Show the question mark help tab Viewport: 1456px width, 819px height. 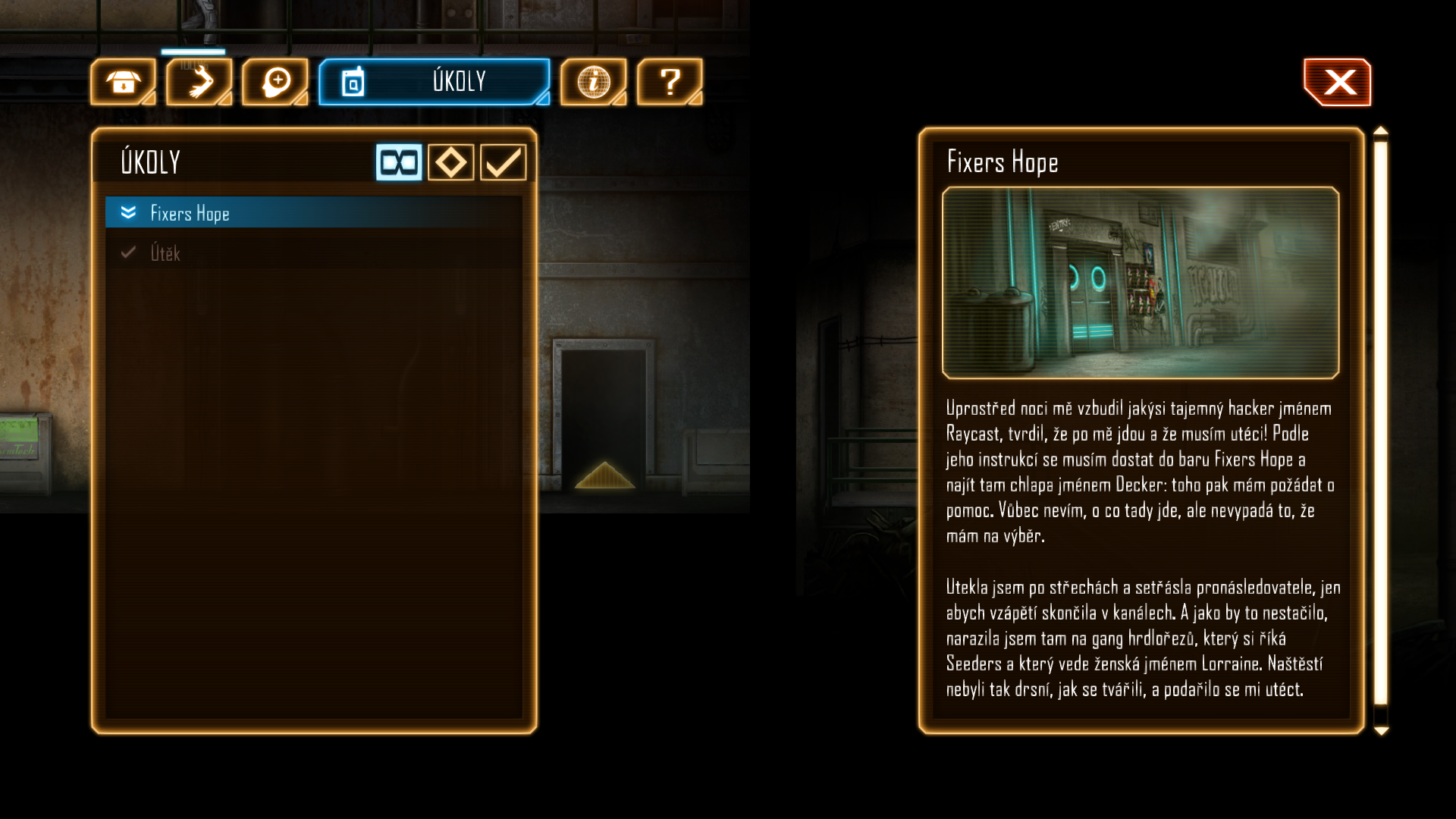tap(670, 82)
